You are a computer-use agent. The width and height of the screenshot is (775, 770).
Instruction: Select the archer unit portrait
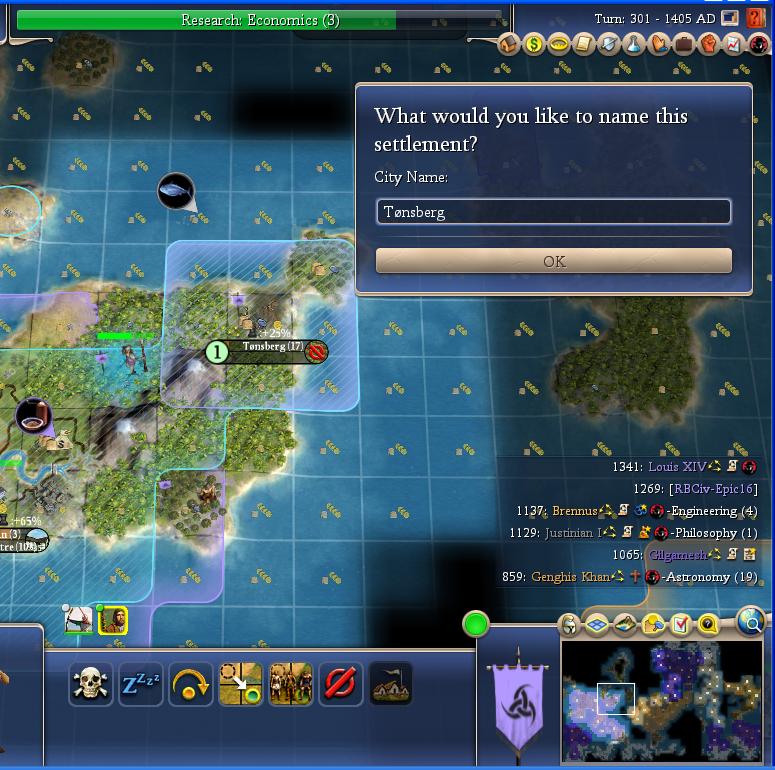tap(79, 621)
